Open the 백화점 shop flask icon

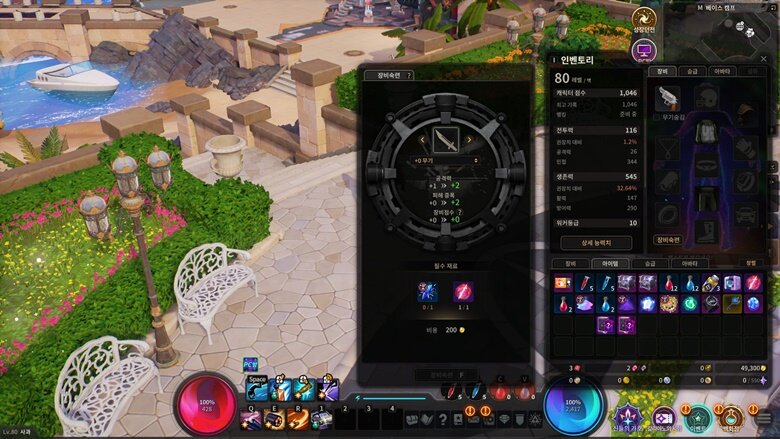tap(732, 418)
